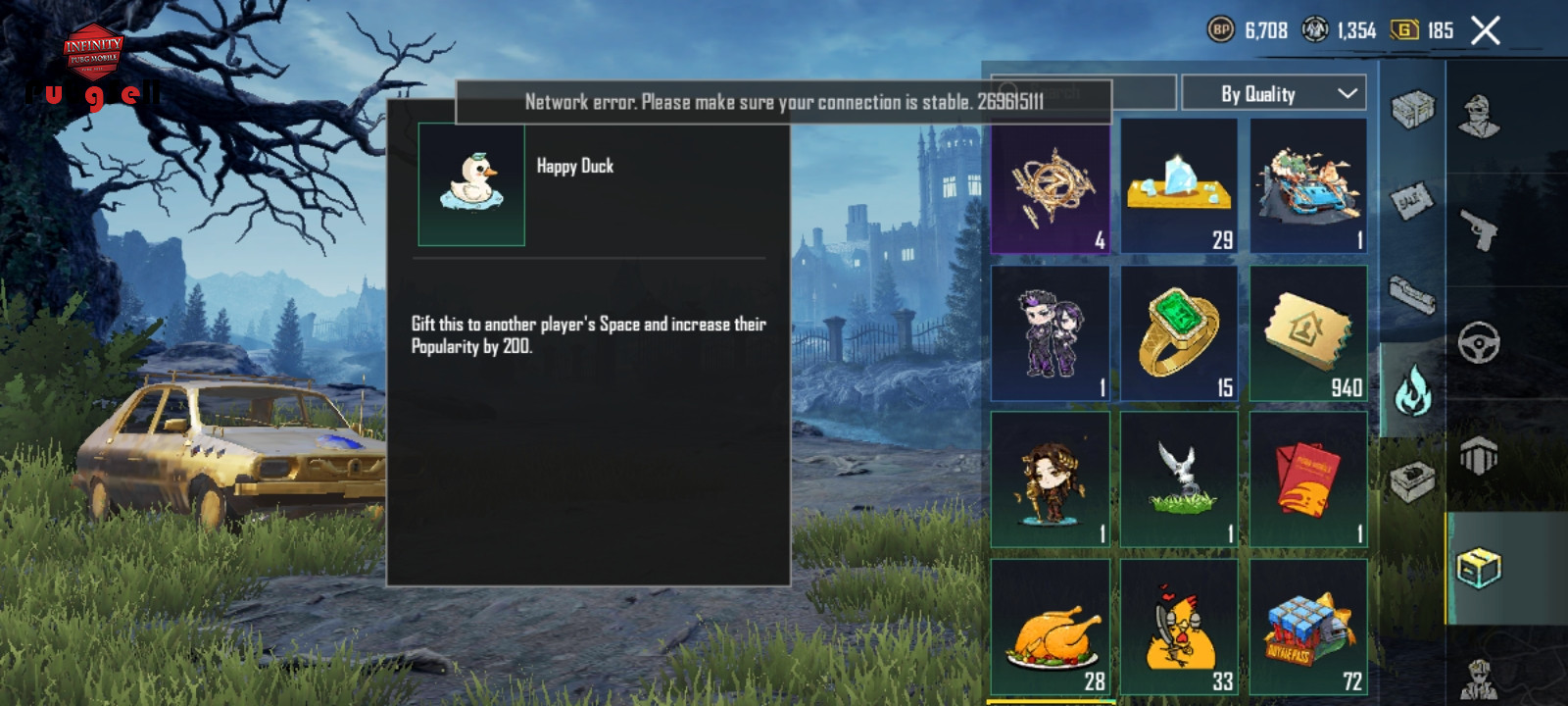Image resolution: width=1568 pixels, height=706 pixels.
Task: Close the inventory with the X button
Action: (1486, 31)
